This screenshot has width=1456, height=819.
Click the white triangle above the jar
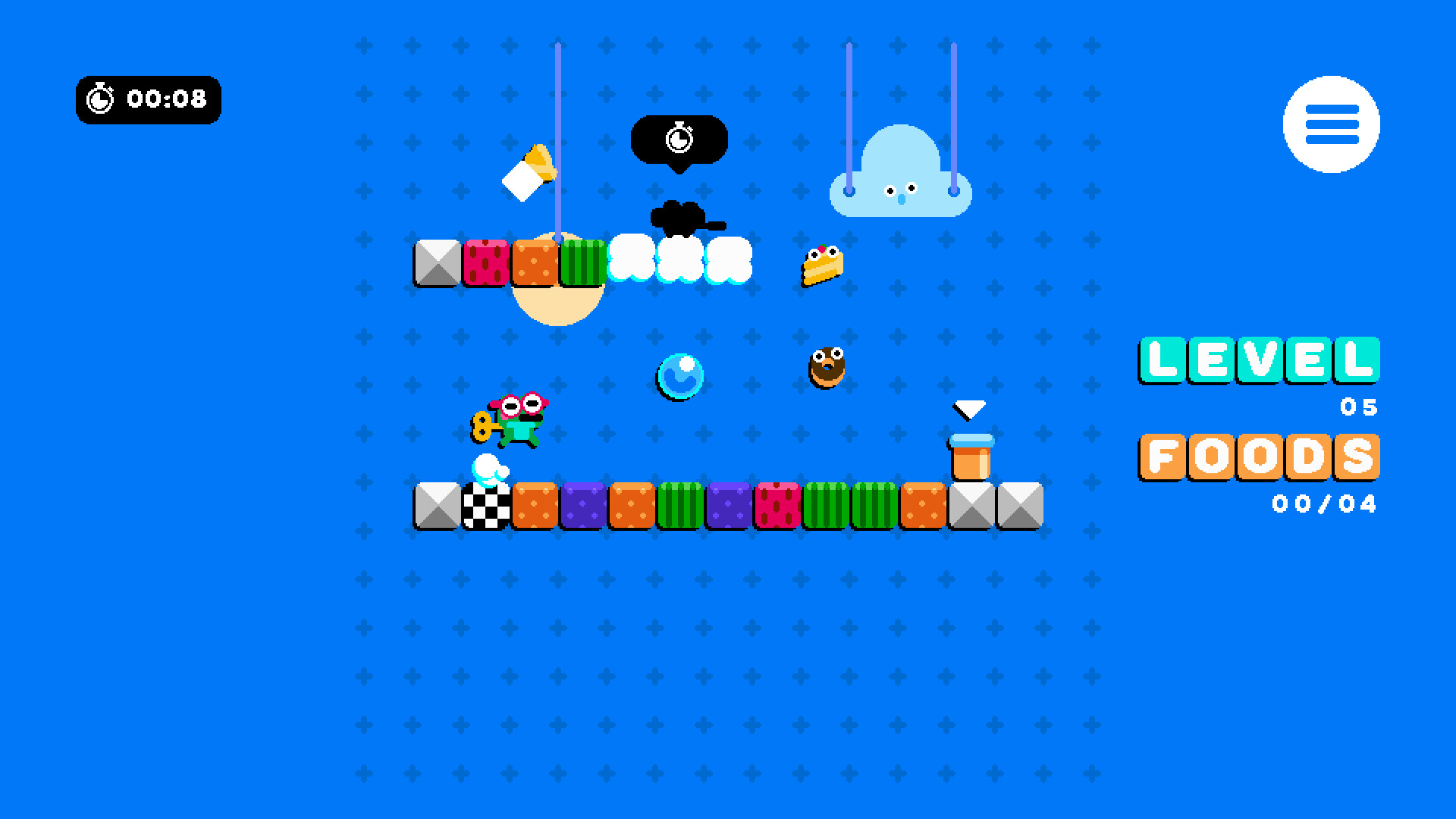click(x=971, y=409)
